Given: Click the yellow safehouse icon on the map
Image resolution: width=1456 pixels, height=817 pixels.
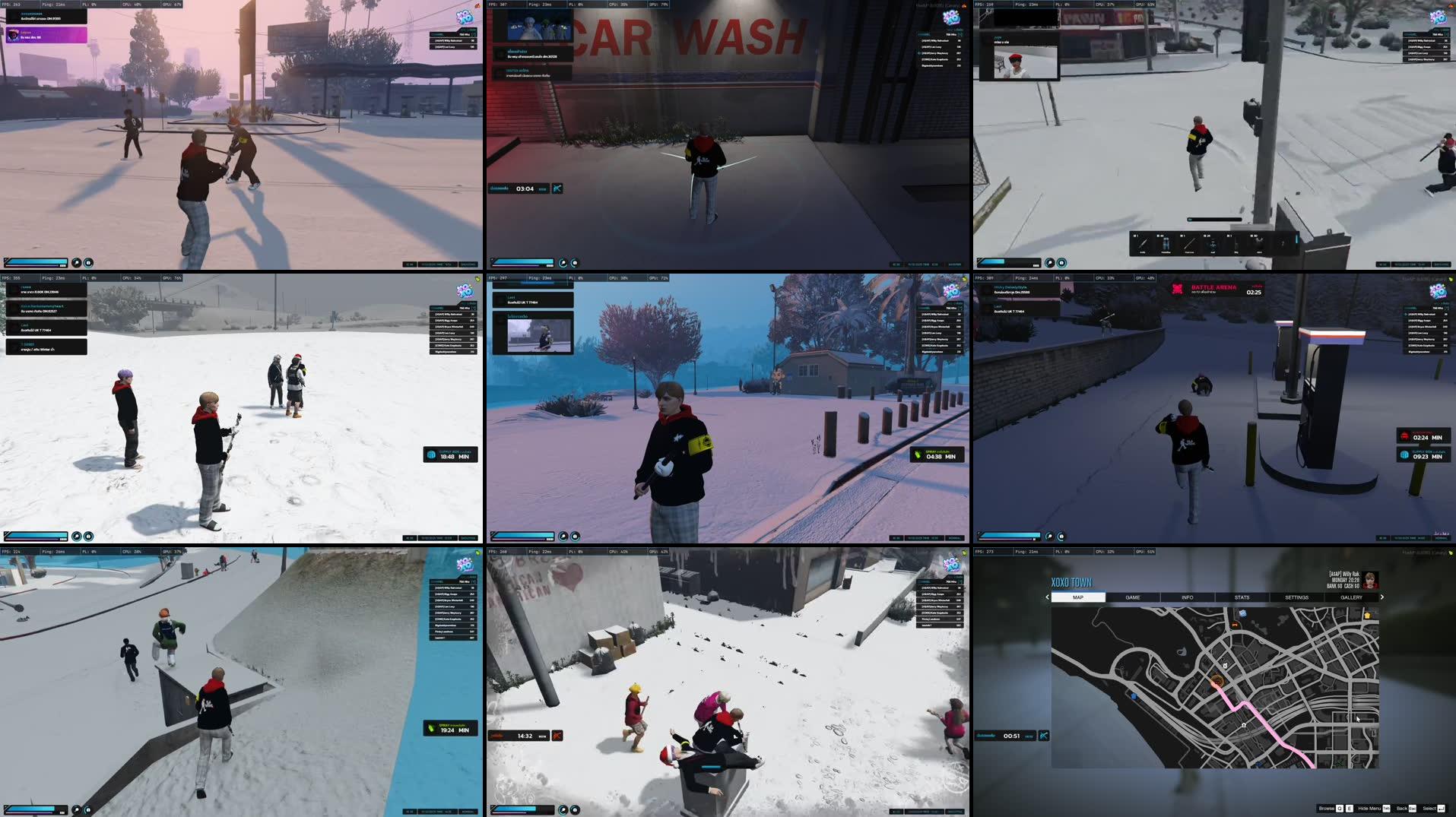Looking at the screenshot, I should (1367, 615).
